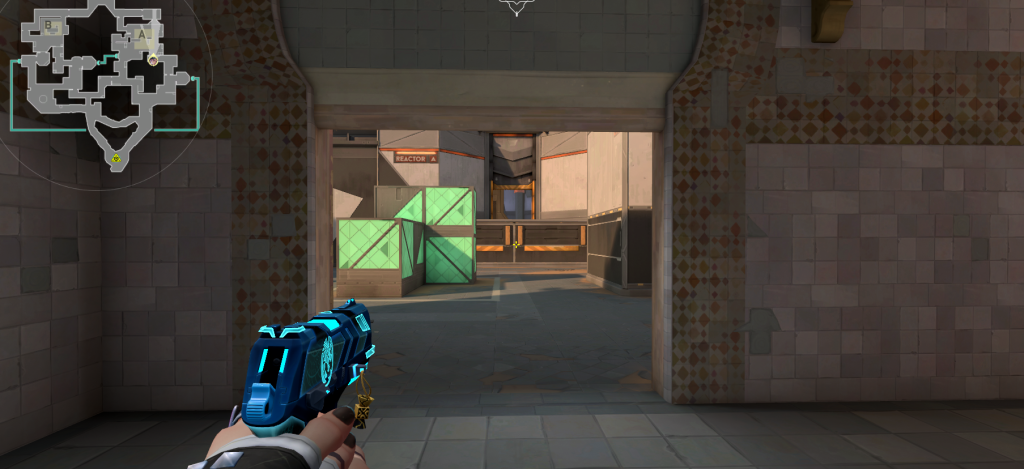
Task: Click the A site marker on the minimap
Action: click(x=142, y=36)
